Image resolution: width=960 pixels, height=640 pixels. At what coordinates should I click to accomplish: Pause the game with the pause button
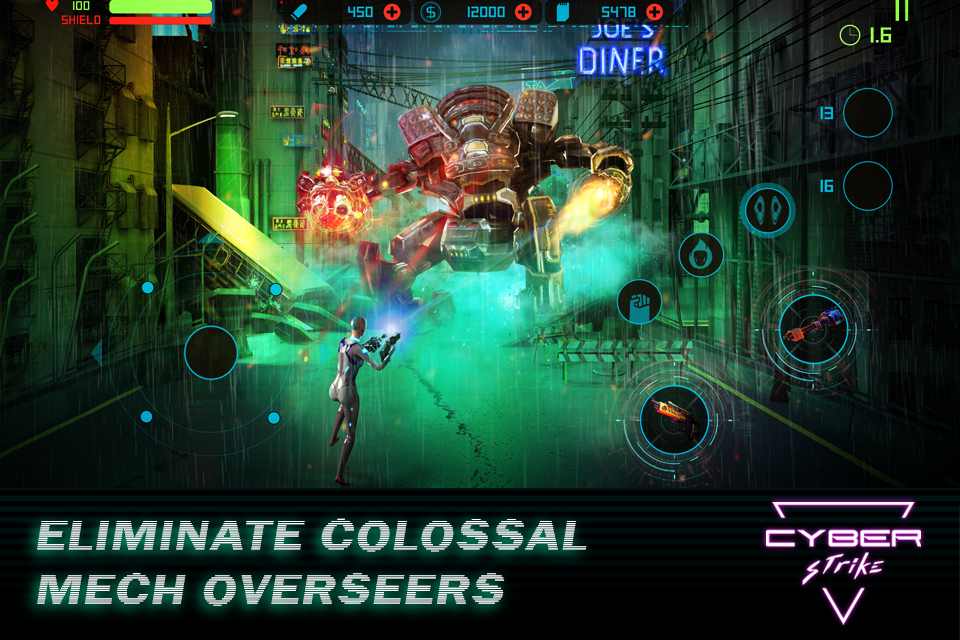click(x=901, y=10)
